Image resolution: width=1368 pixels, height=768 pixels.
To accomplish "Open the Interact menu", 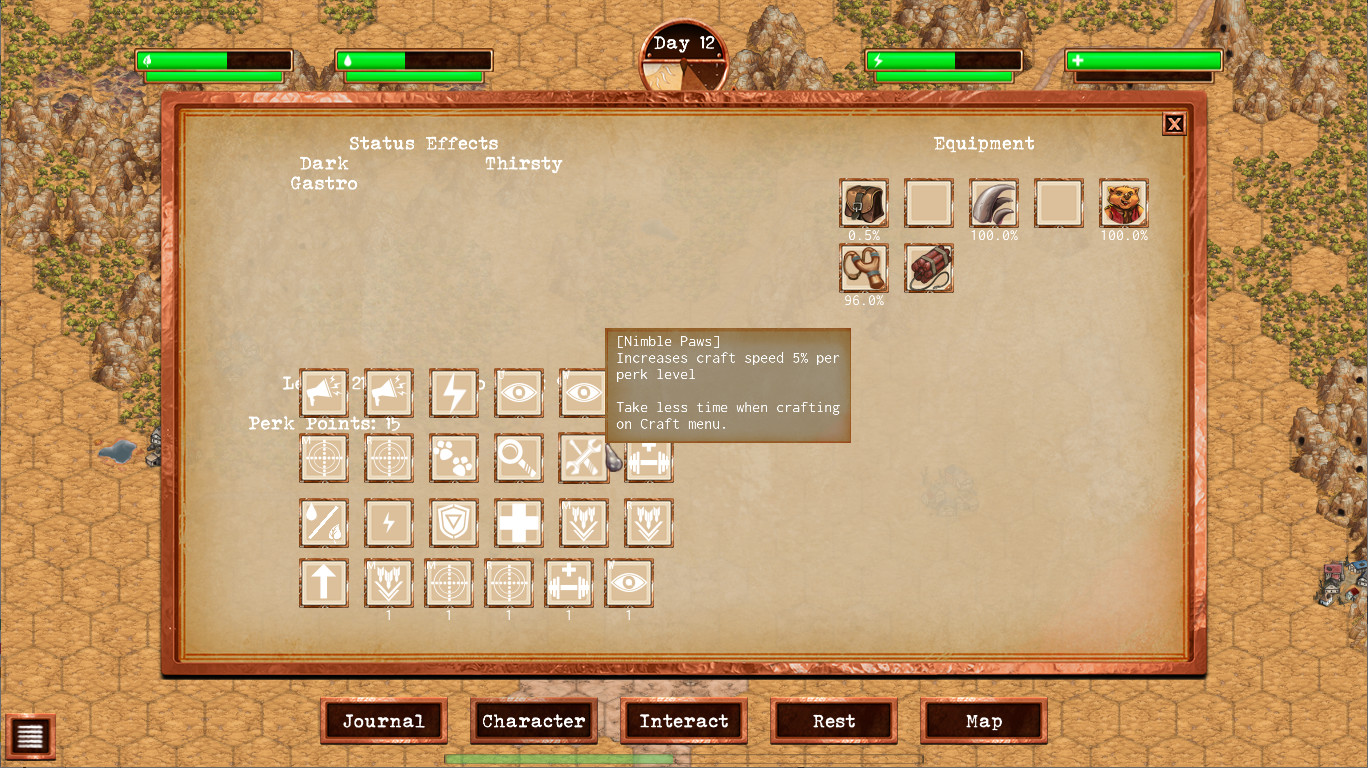I will coord(683,721).
